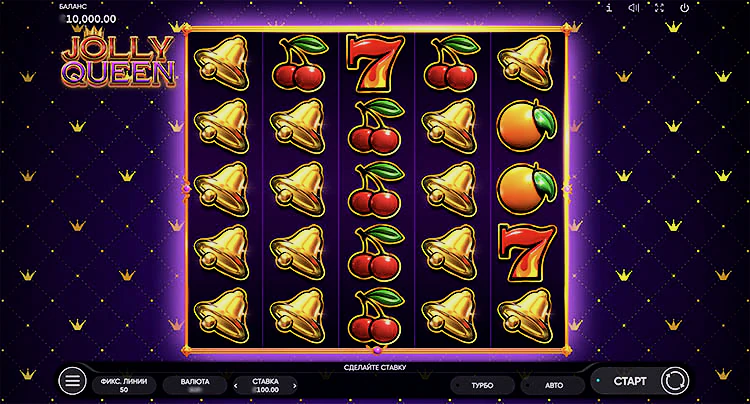Screen dimensions: 750x404
Task: Open the АВТО autoplay options
Action: [x=554, y=384]
